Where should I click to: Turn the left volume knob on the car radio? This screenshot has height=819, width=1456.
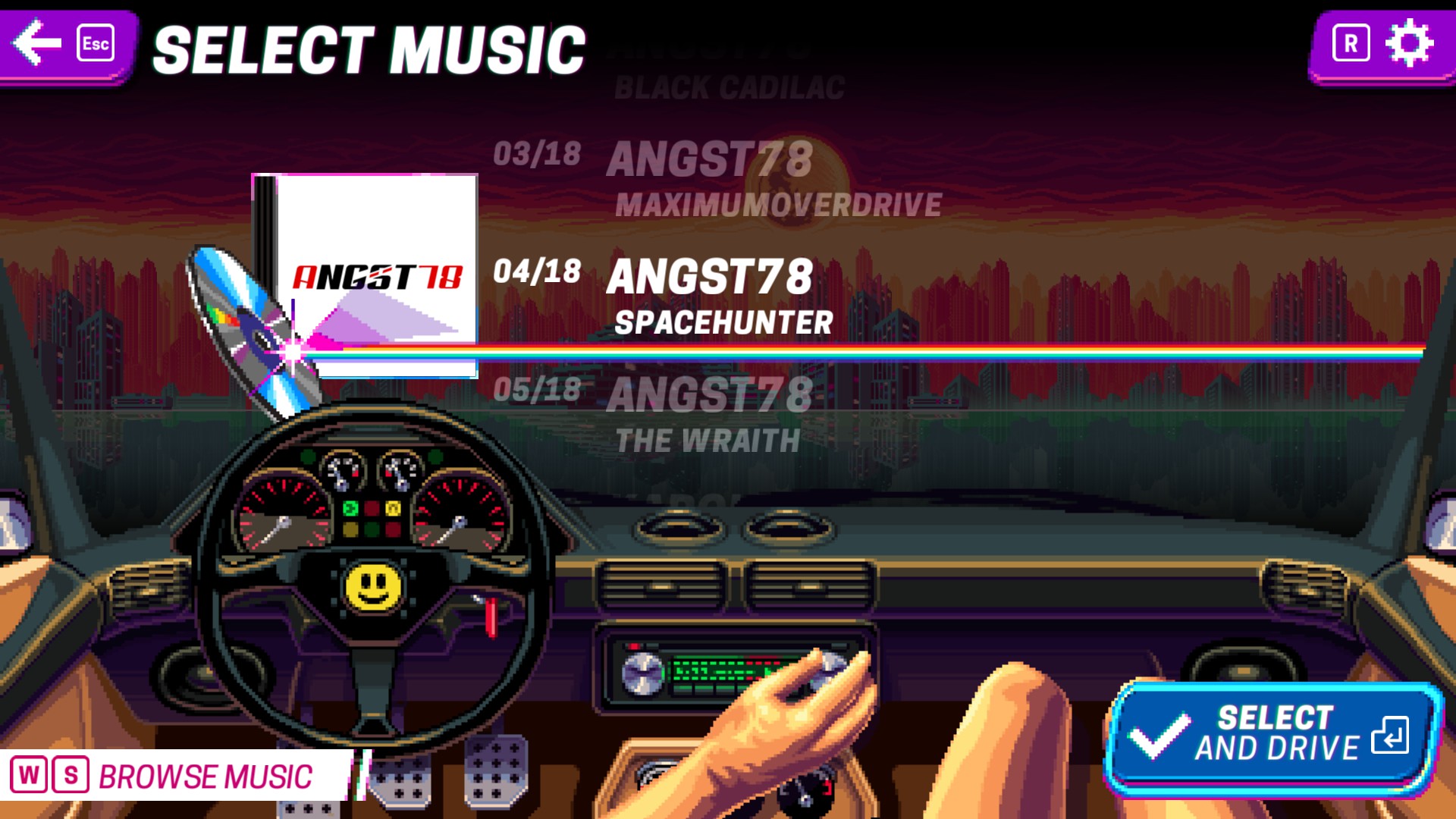click(642, 674)
